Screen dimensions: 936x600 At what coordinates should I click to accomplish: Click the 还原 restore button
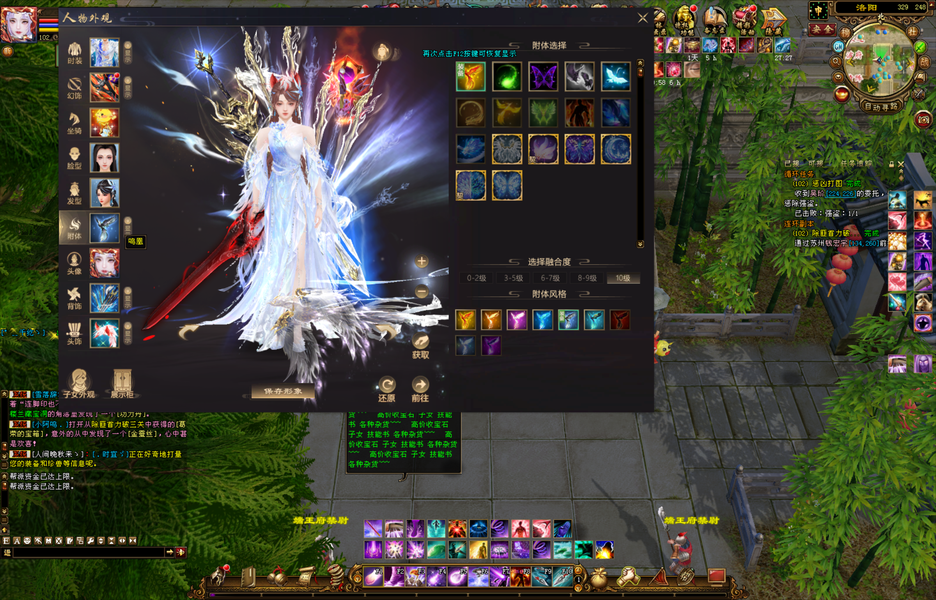[387, 387]
